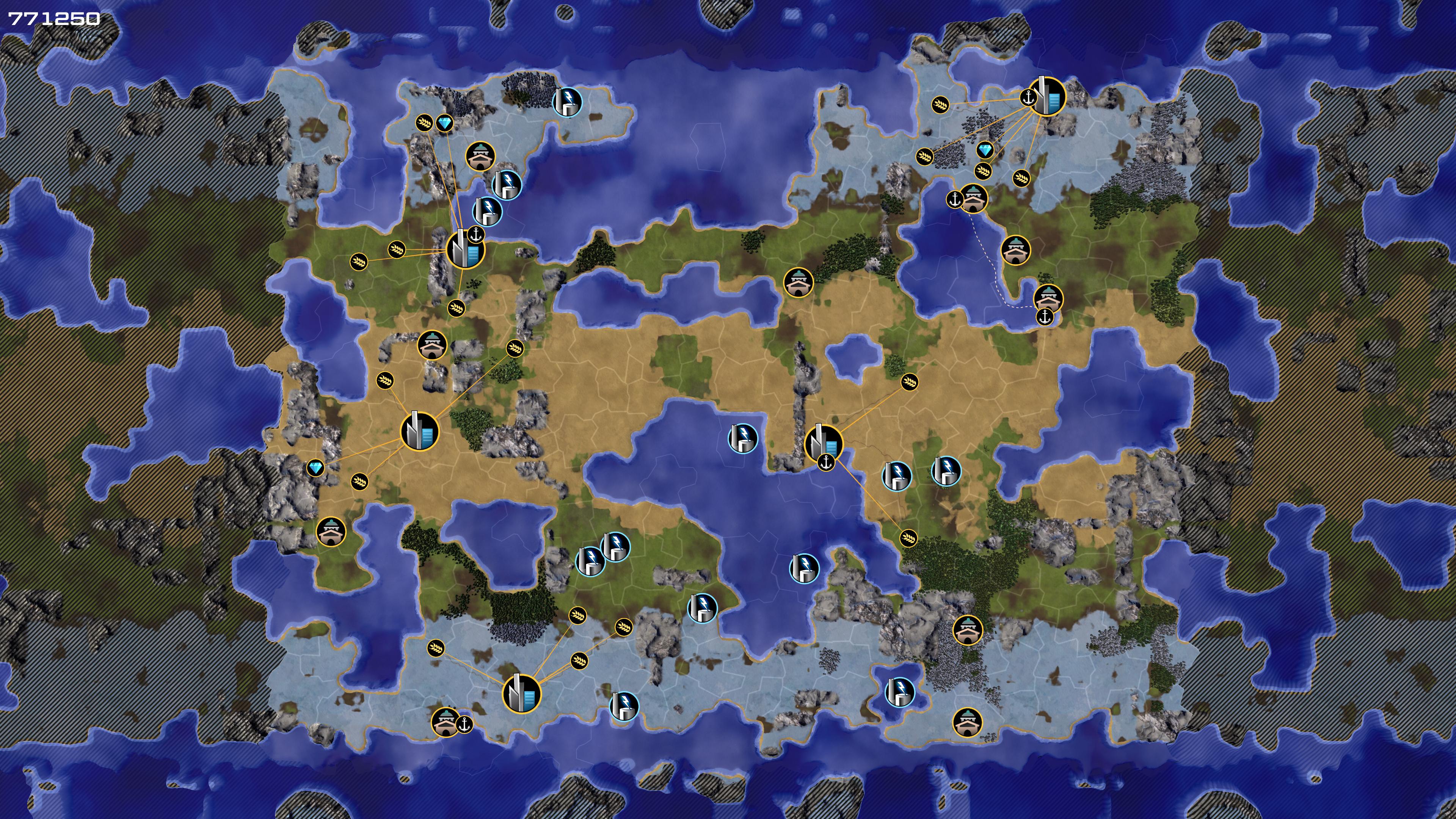
Task: Choose the city marker with anchor at upper right
Action: 465,249
